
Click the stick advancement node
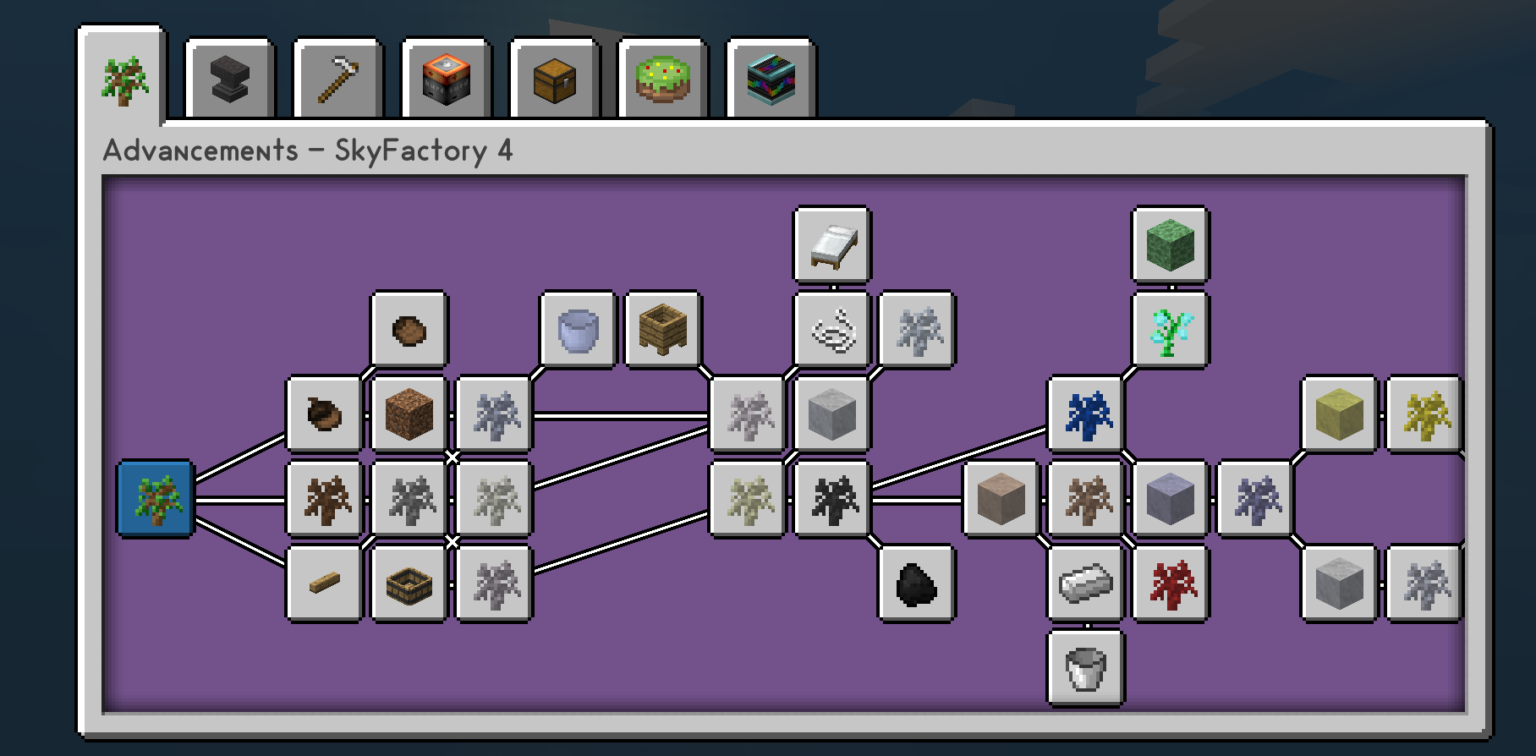(324, 584)
